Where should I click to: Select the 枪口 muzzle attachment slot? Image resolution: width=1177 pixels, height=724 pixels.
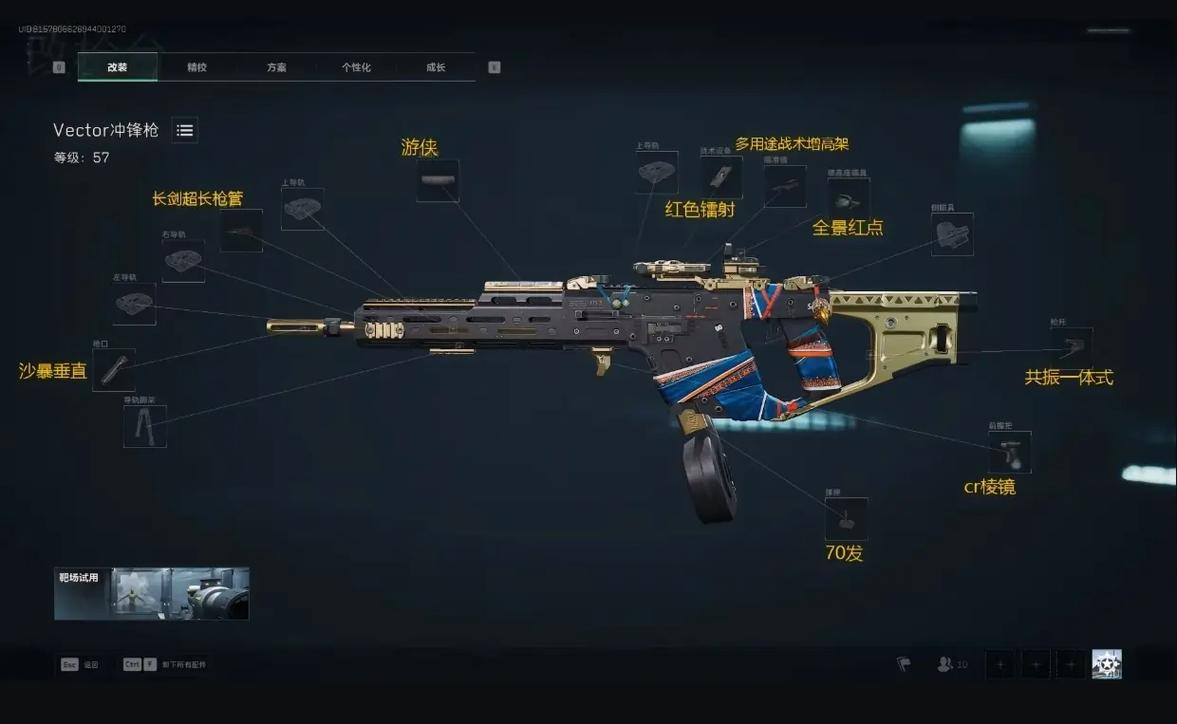click(x=114, y=369)
